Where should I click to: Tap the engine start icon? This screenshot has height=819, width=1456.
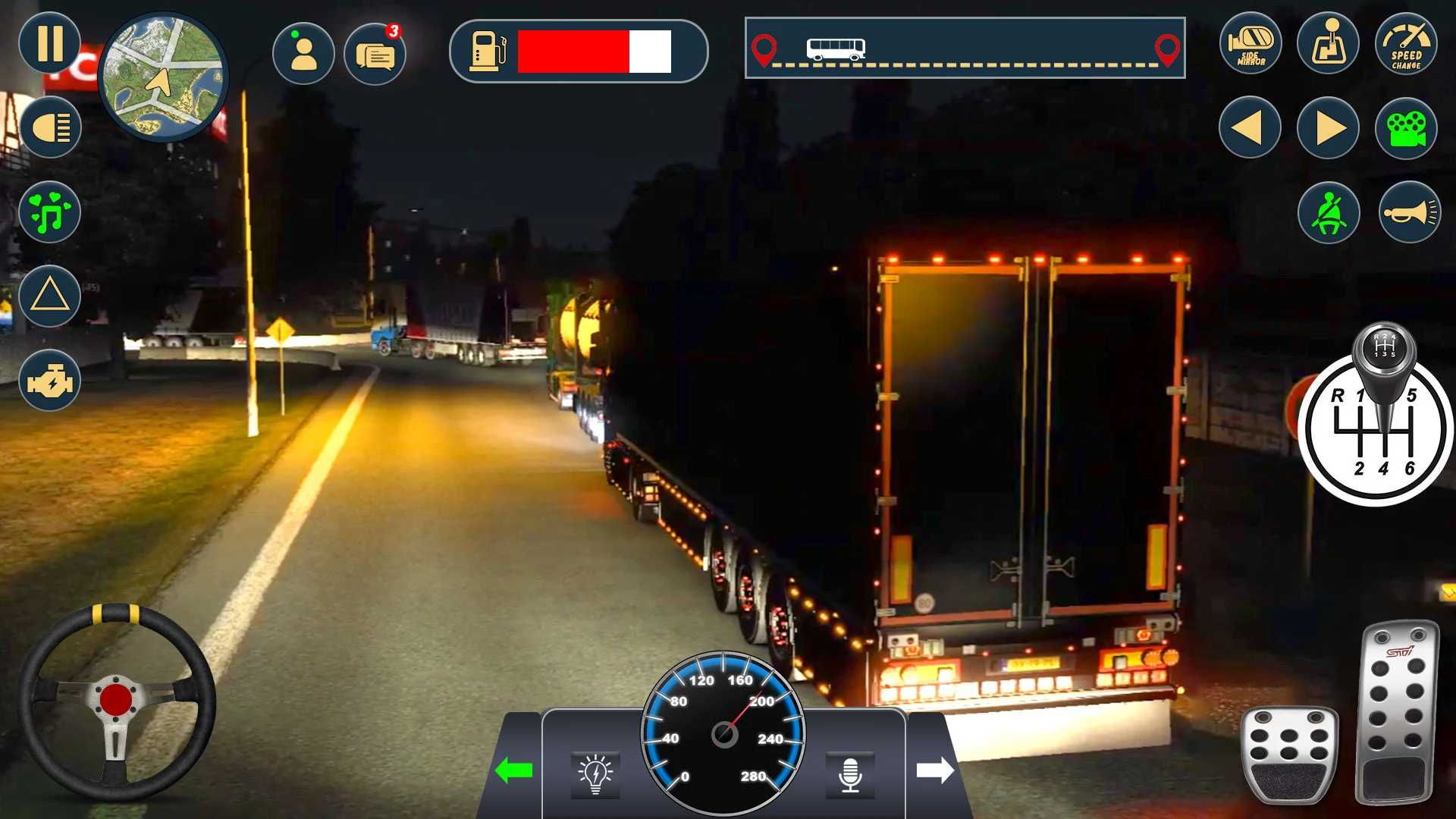[50, 381]
